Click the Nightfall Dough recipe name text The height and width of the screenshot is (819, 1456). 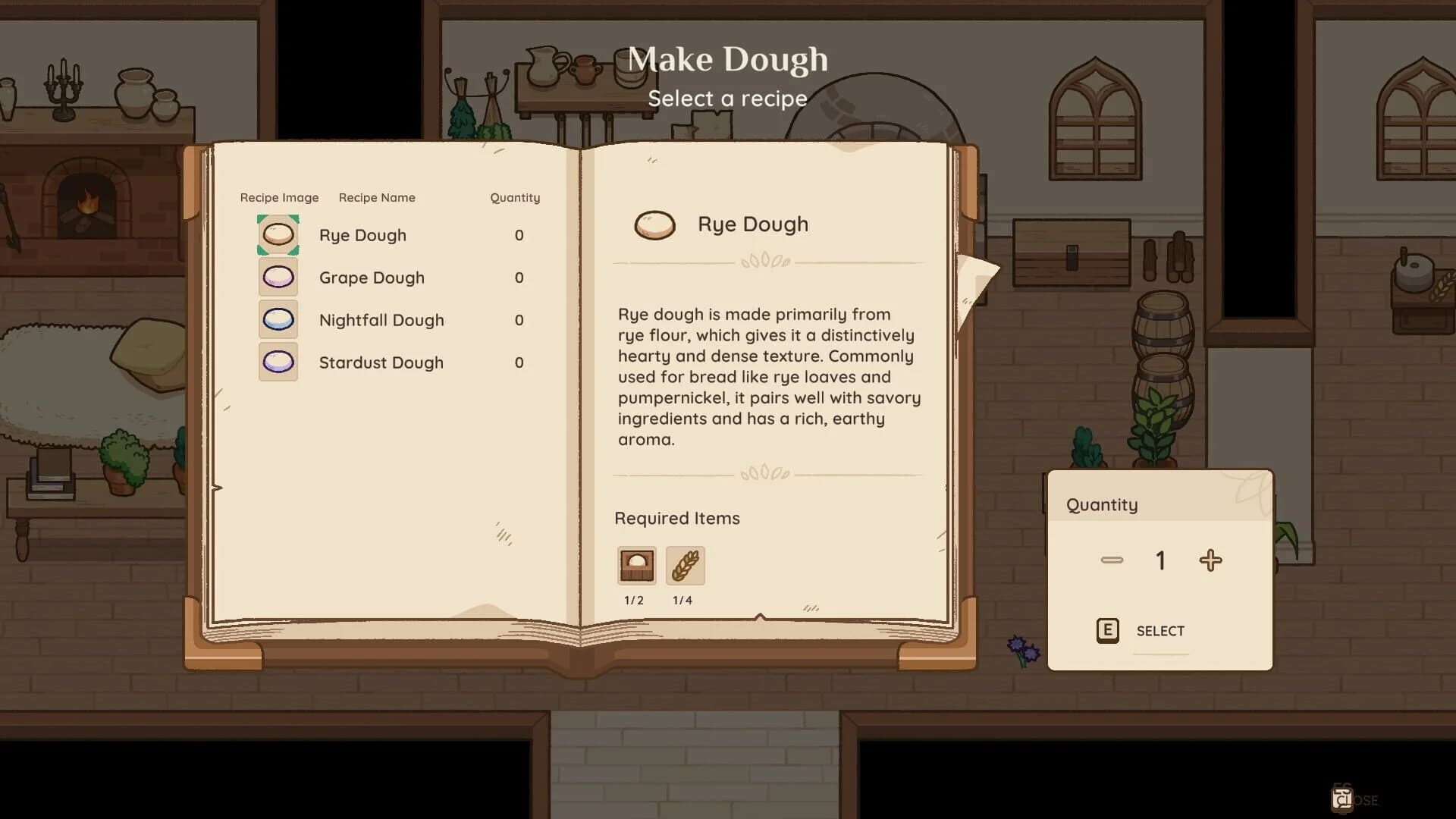381,319
